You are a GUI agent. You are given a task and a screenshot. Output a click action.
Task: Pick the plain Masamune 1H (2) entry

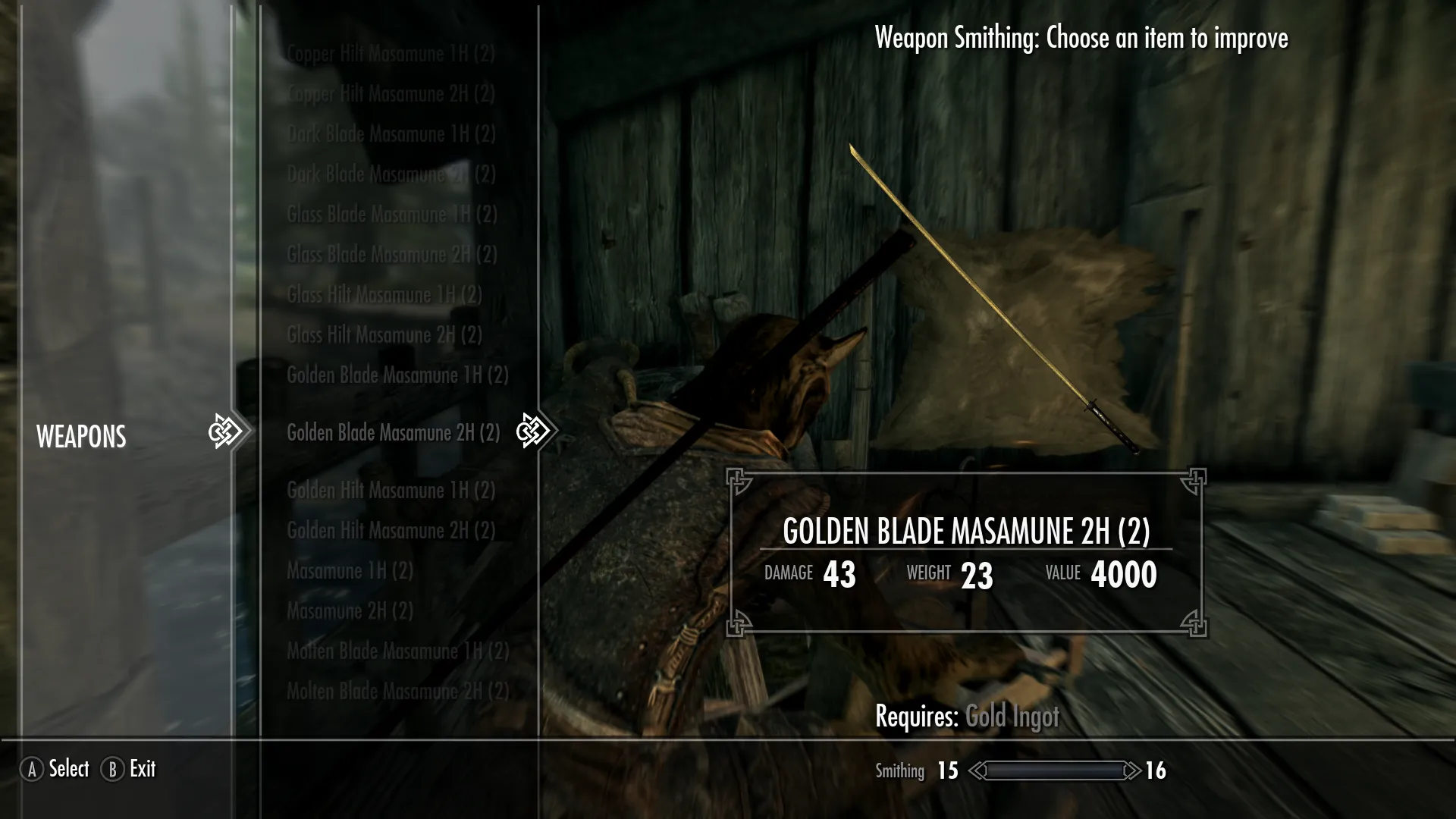[350, 571]
